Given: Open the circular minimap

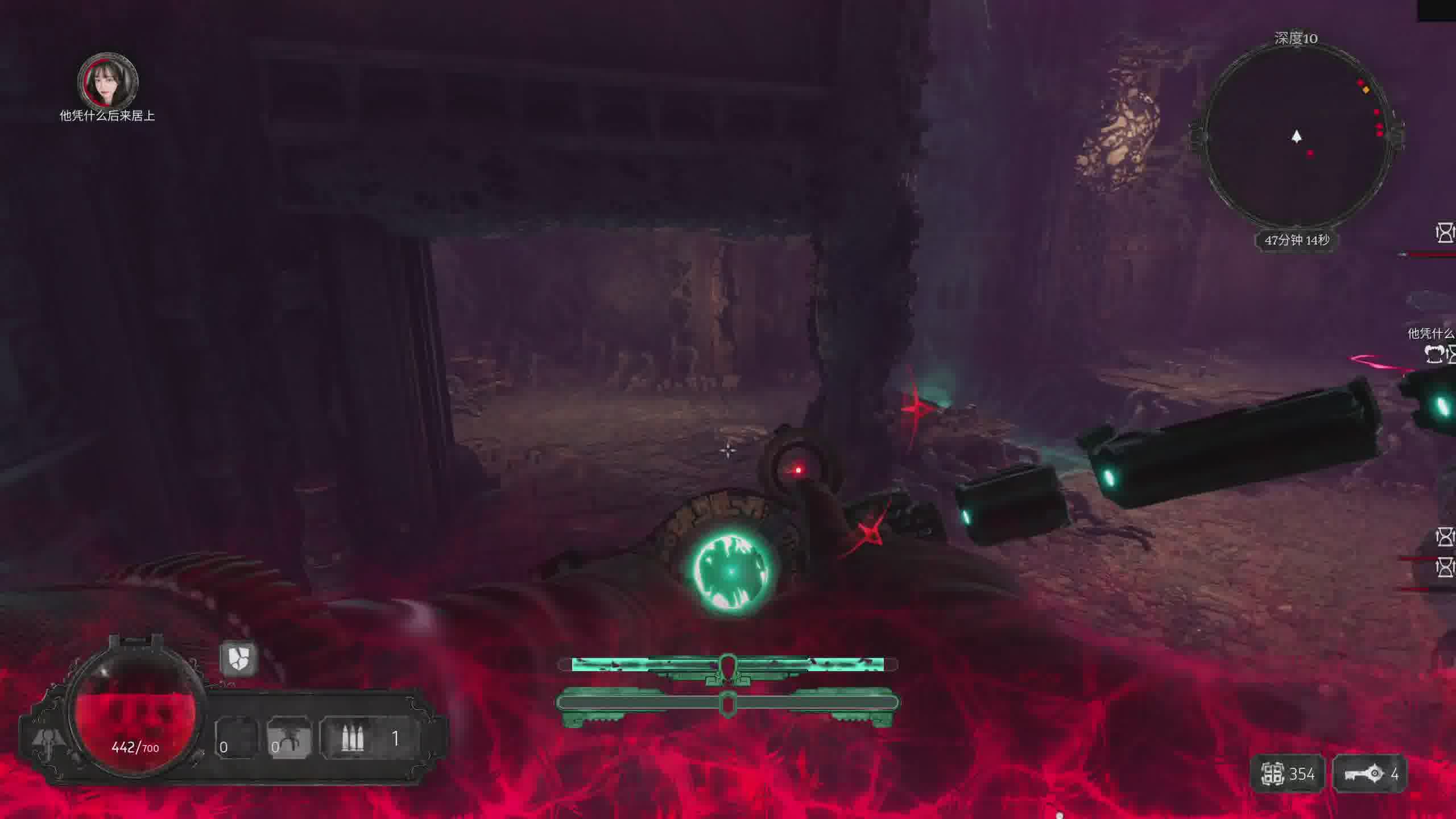Looking at the screenshot, I should [x=1296, y=136].
